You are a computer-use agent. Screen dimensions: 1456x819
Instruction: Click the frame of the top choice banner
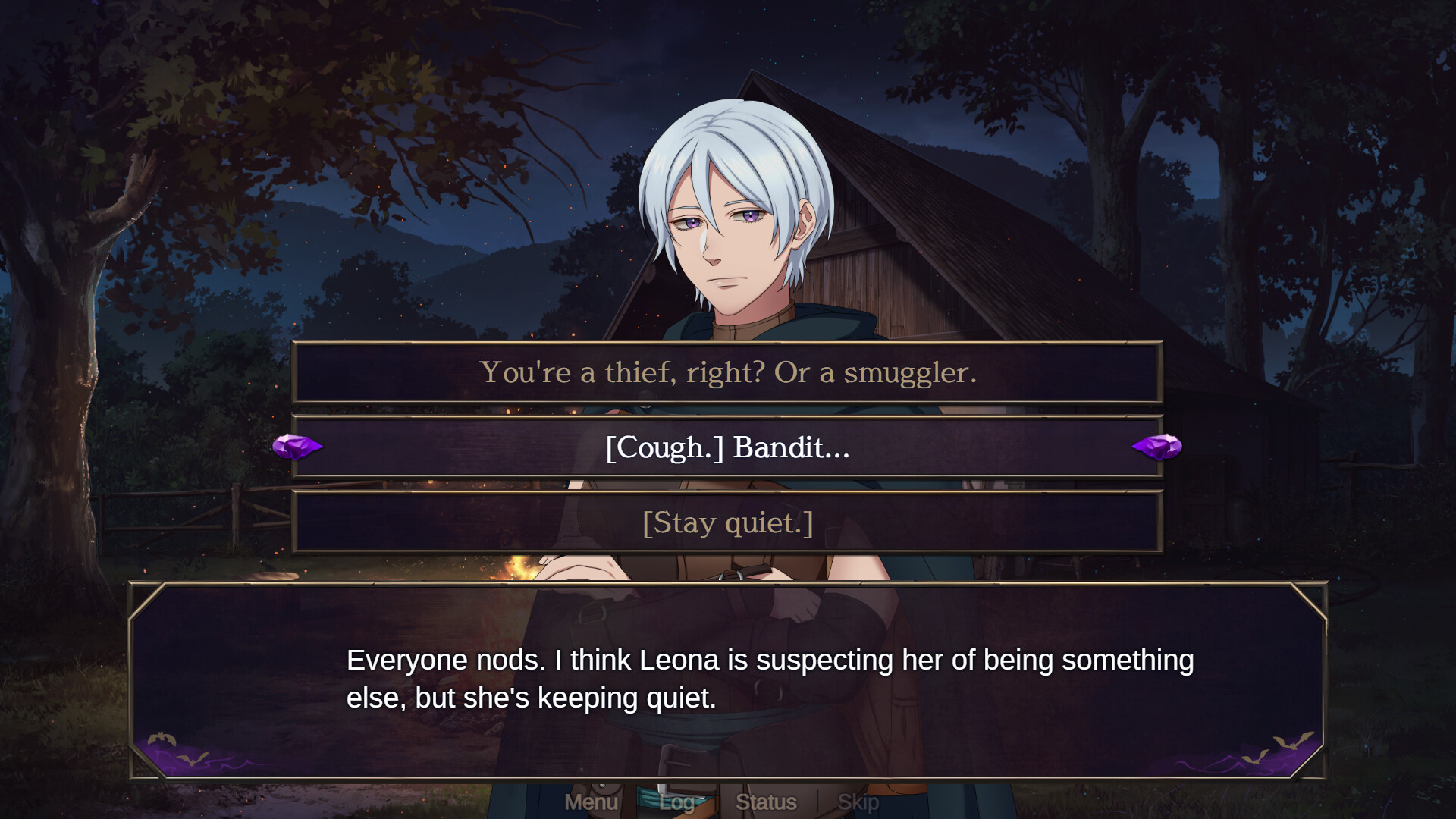pos(728,343)
